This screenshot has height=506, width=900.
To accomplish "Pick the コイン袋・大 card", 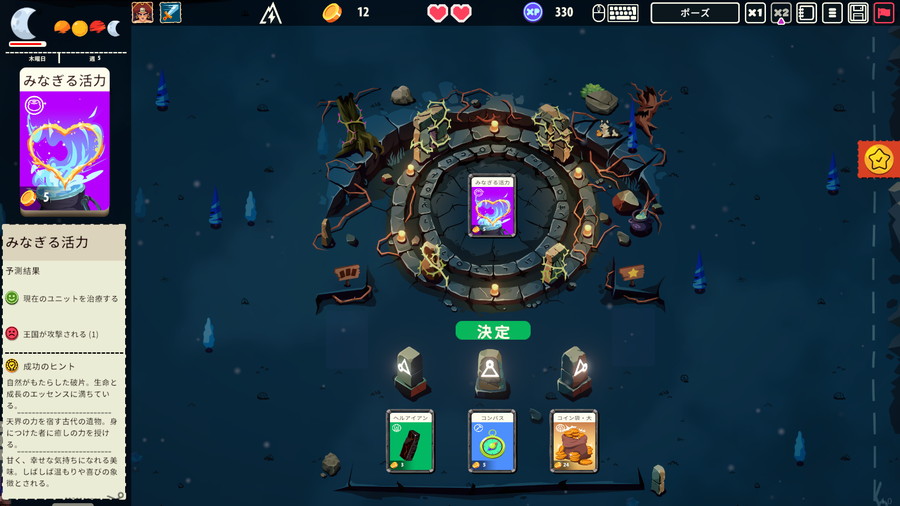I will point(574,440).
